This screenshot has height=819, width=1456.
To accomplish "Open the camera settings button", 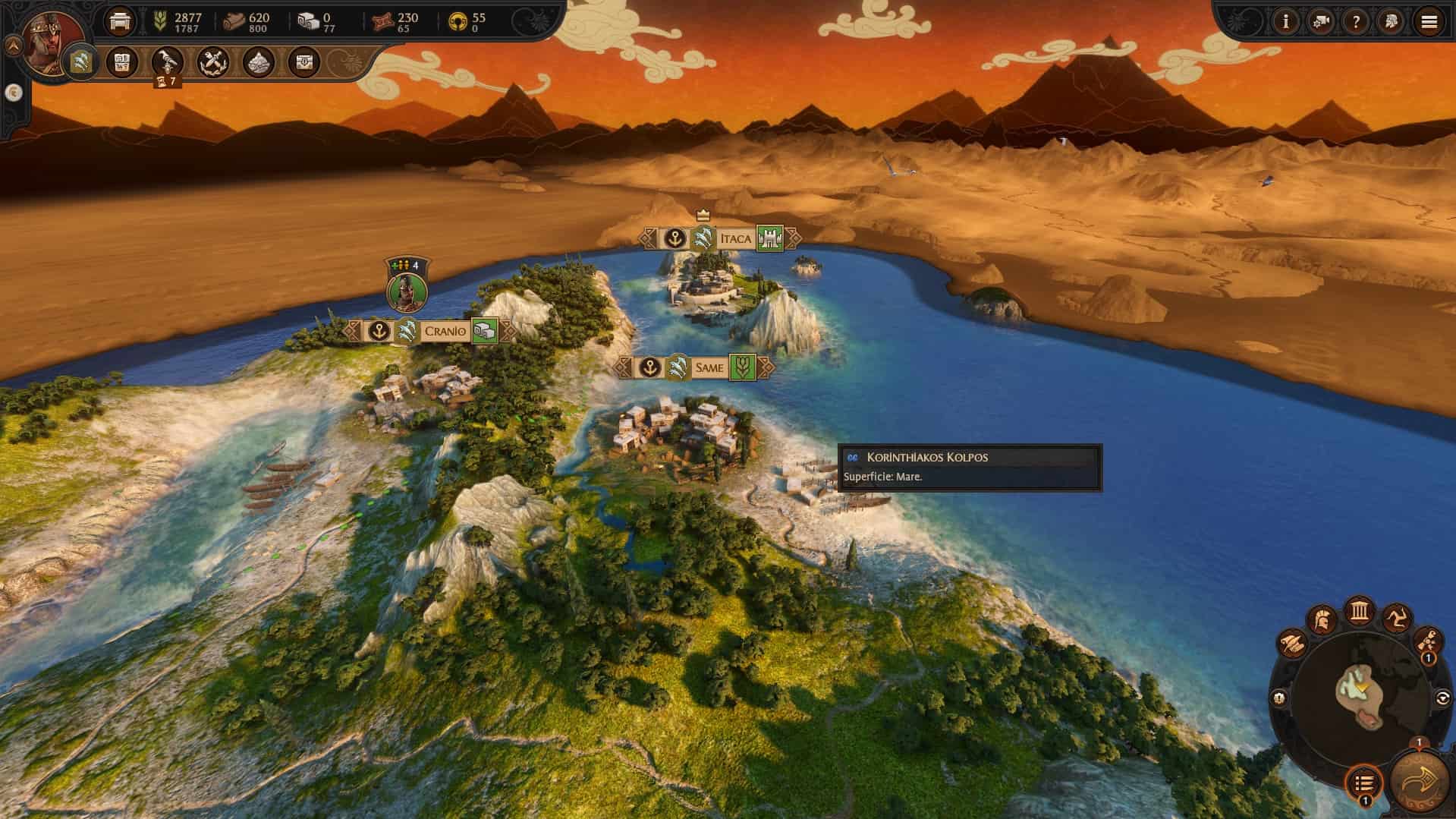I will 1321,22.
